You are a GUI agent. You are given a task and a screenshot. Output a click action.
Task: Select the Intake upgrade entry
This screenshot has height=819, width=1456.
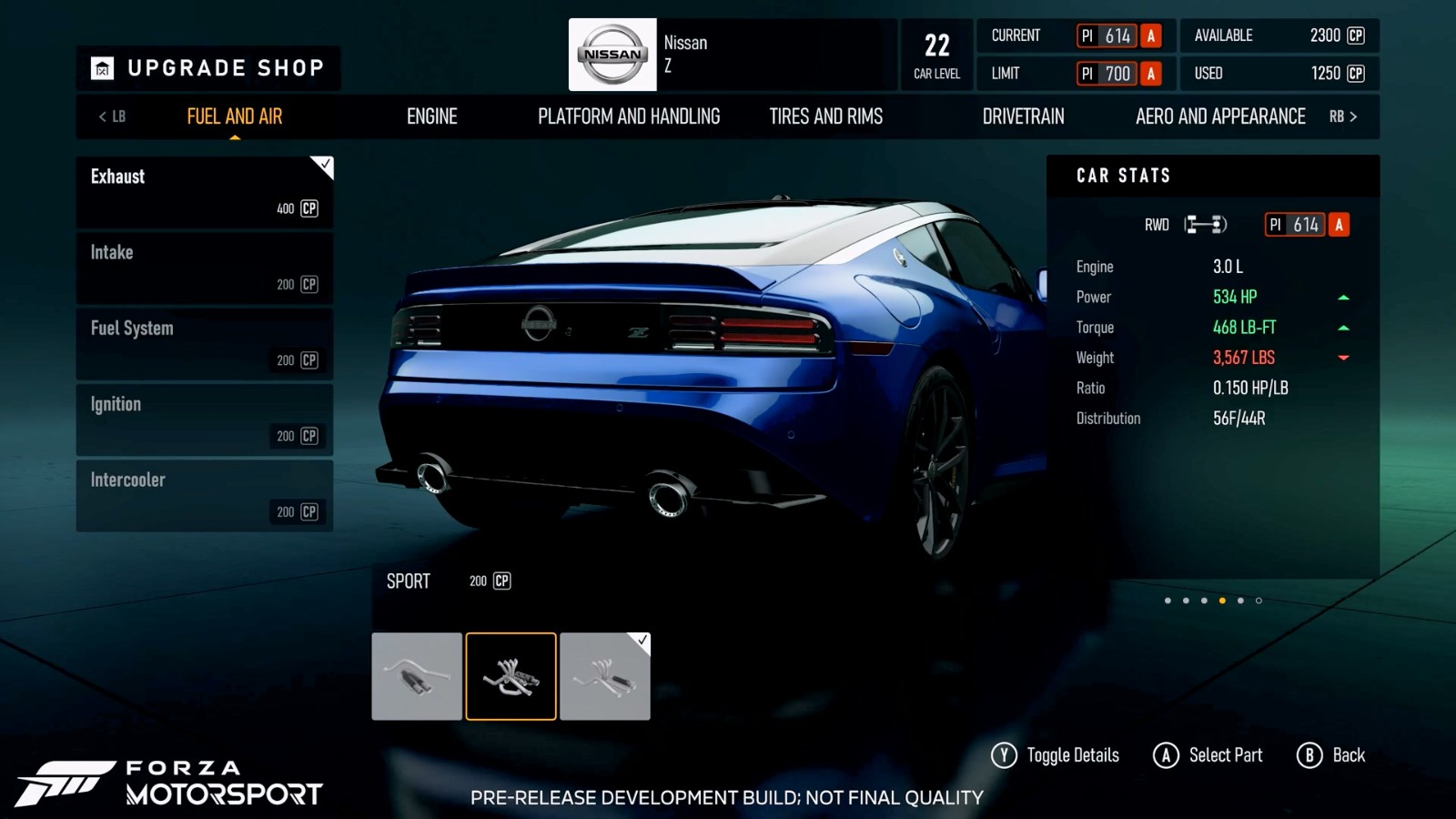(205, 268)
